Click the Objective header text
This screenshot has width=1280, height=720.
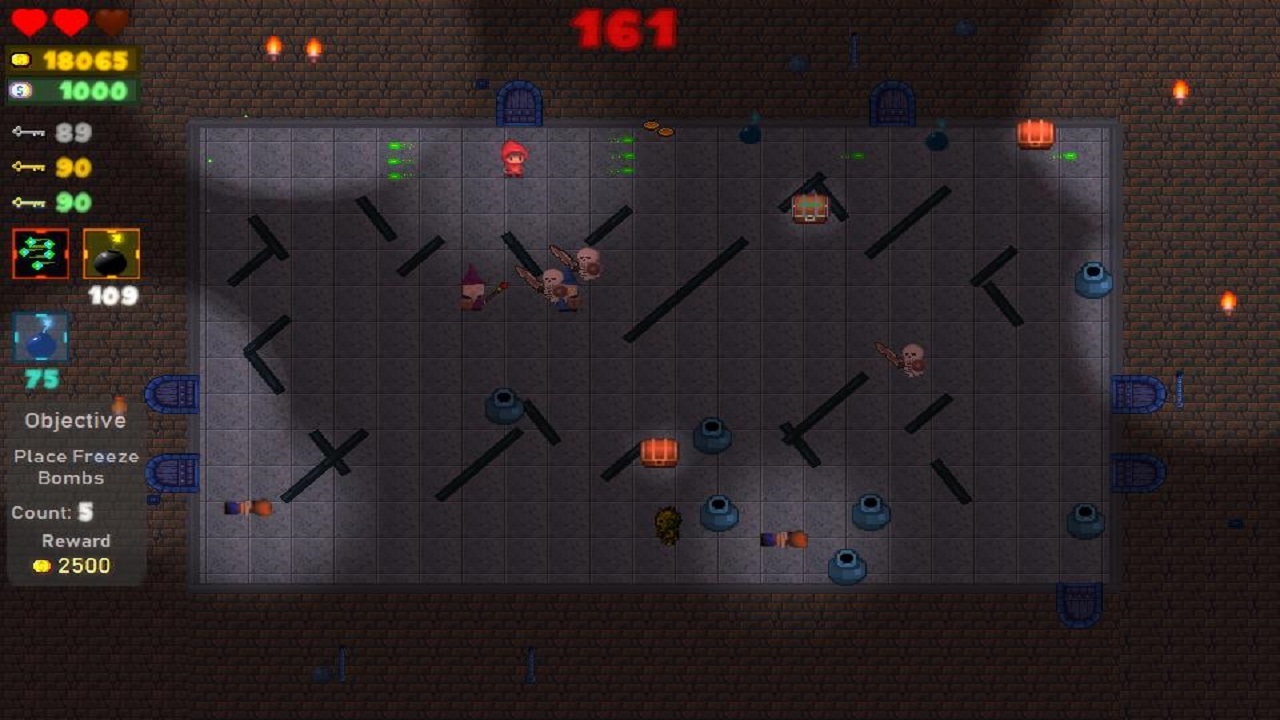coord(74,420)
